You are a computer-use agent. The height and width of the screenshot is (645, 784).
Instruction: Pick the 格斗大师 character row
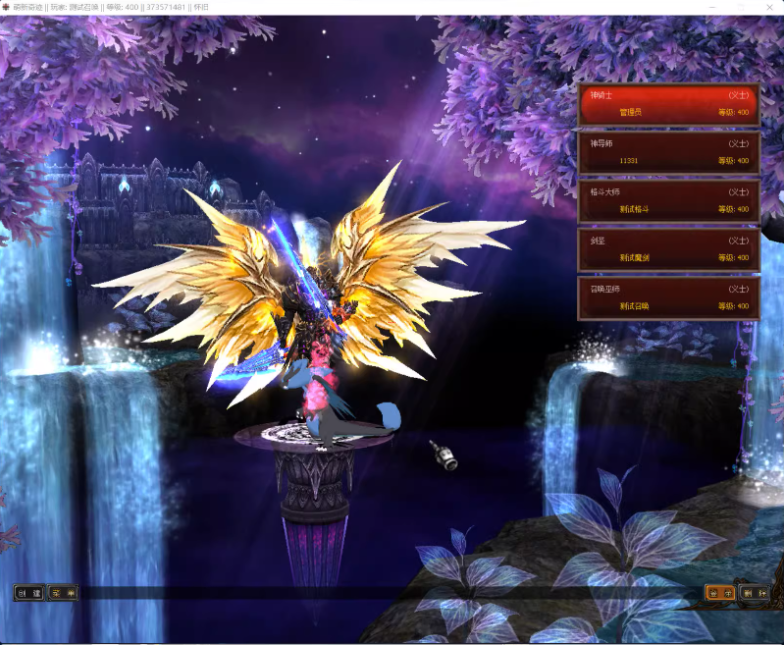(x=667, y=200)
